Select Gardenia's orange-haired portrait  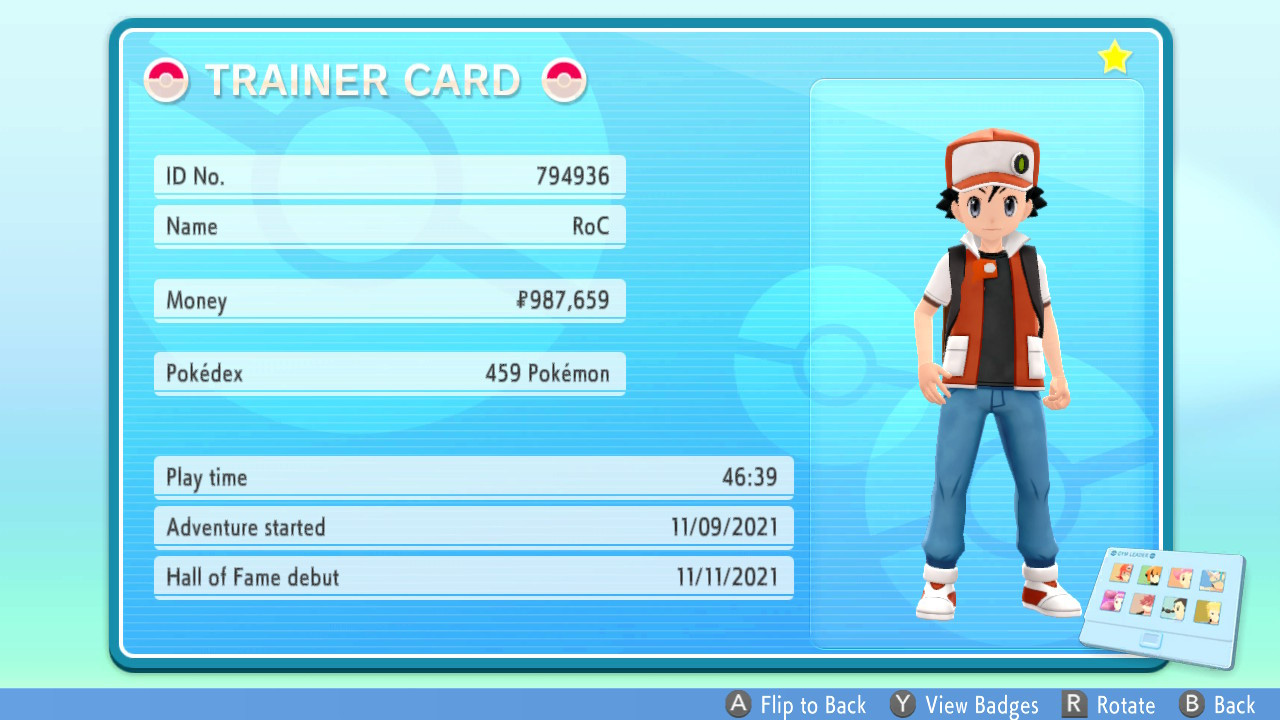point(1150,576)
